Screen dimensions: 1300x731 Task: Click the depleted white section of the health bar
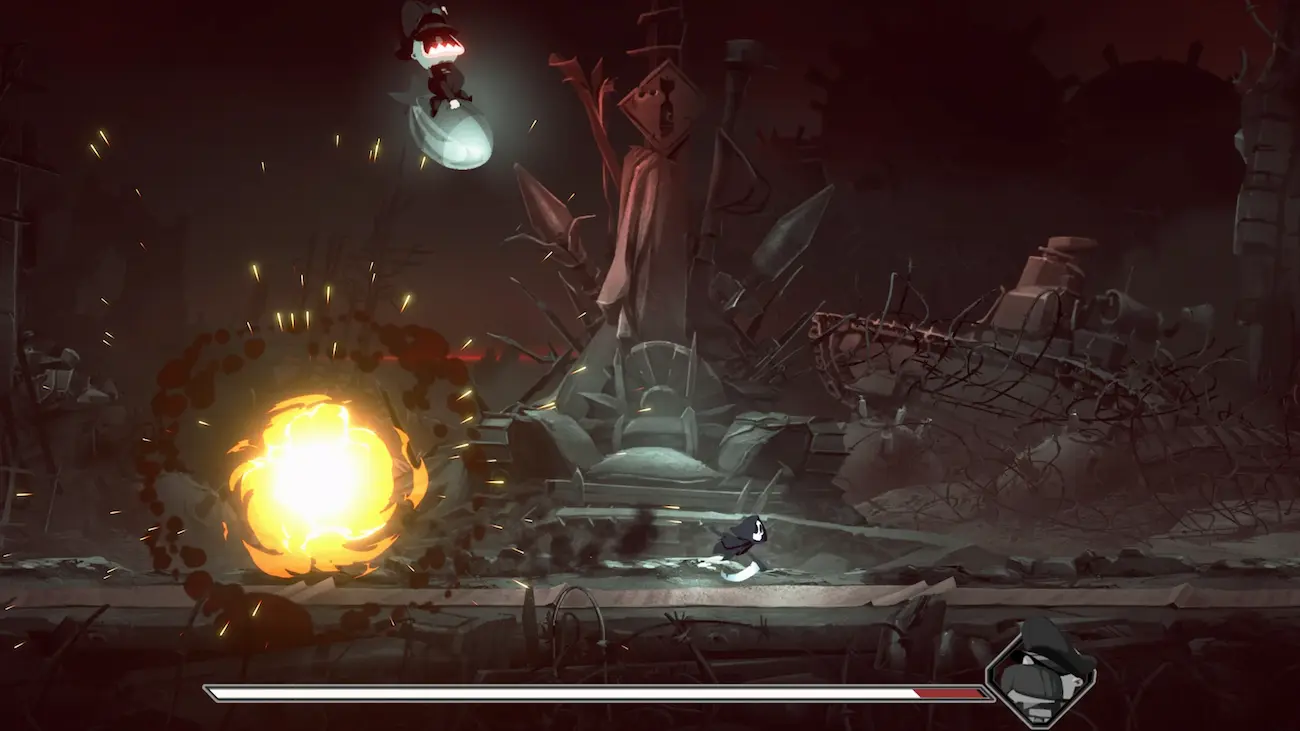tap(550, 689)
